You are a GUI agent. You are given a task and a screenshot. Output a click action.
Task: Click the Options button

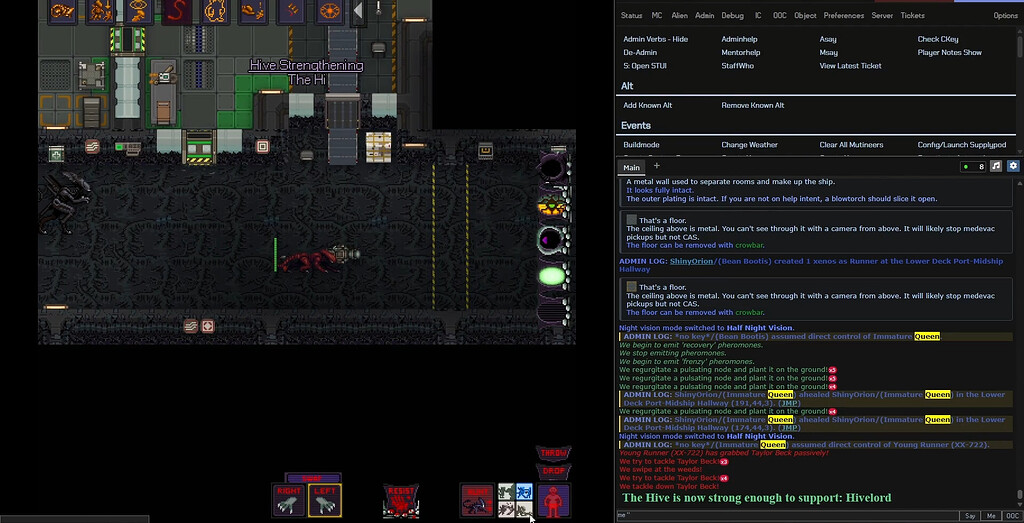(x=1005, y=16)
